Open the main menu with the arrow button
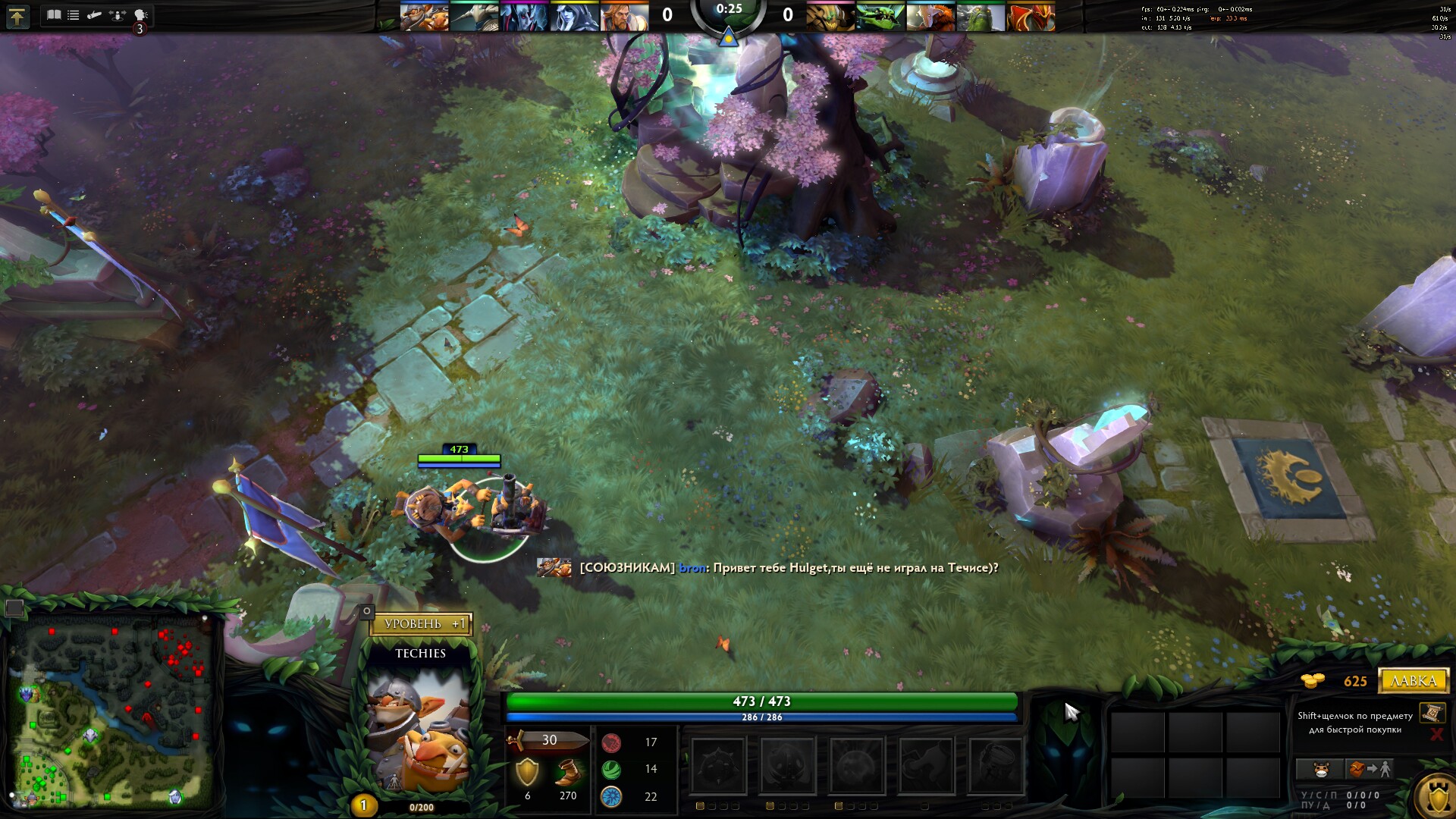This screenshot has height=819, width=1456. pos(17,16)
